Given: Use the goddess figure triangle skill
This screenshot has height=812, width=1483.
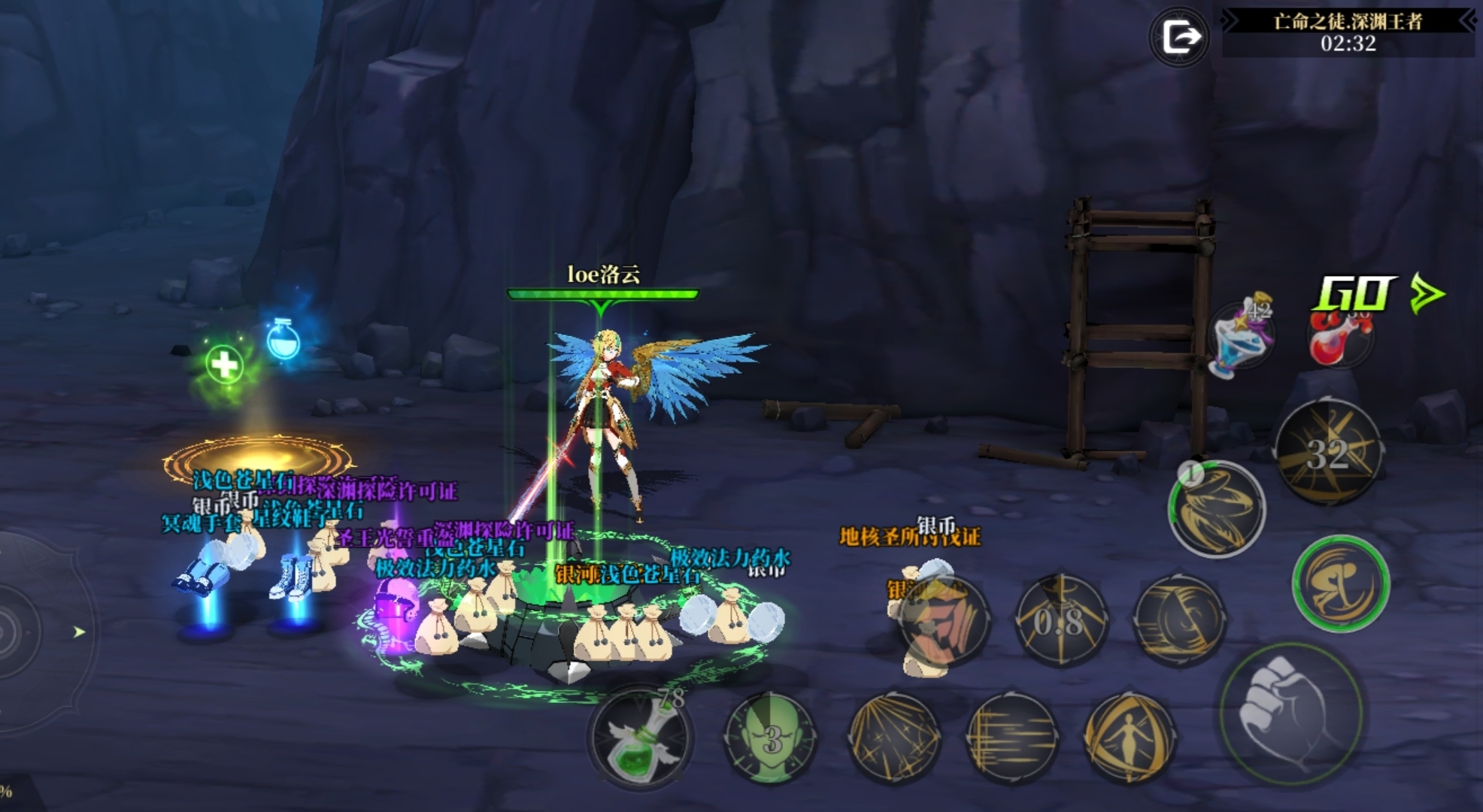Looking at the screenshot, I should [x=1128, y=737].
